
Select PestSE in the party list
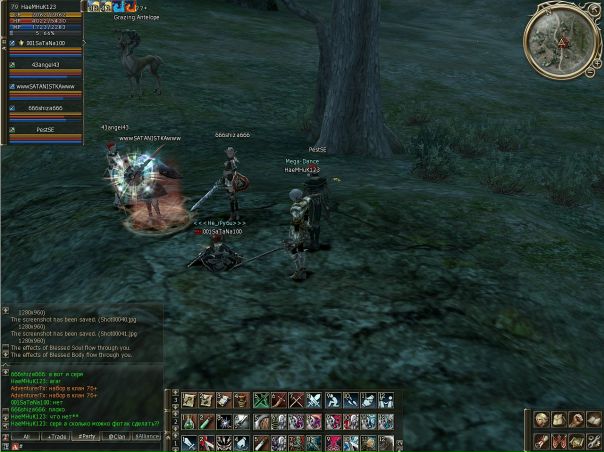coord(46,129)
